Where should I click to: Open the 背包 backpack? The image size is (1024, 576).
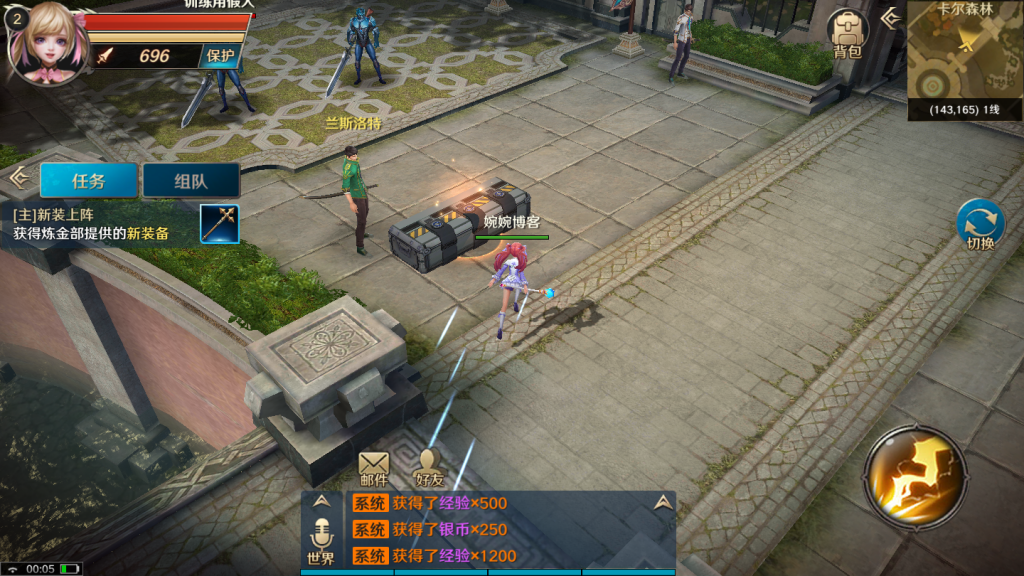click(x=847, y=34)
